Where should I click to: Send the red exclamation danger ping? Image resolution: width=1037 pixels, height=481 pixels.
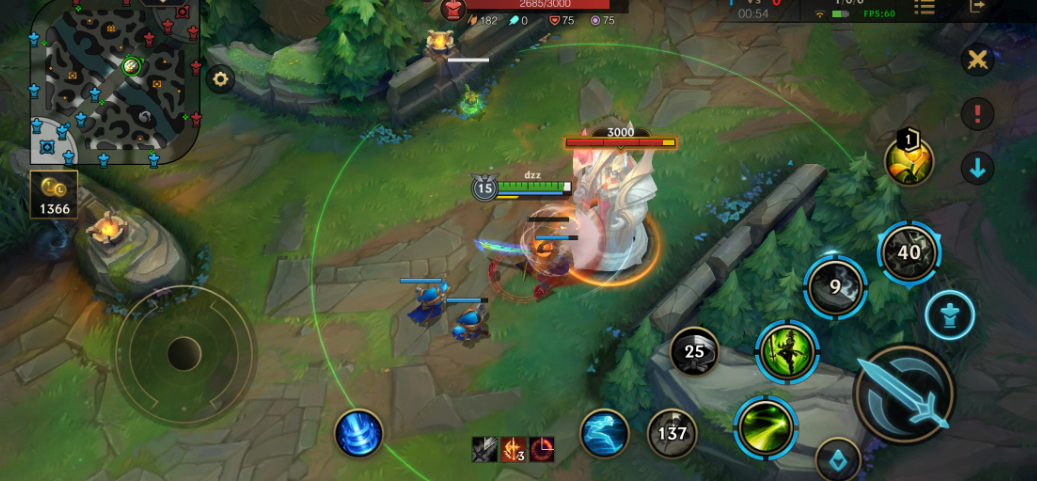point(977,113)
